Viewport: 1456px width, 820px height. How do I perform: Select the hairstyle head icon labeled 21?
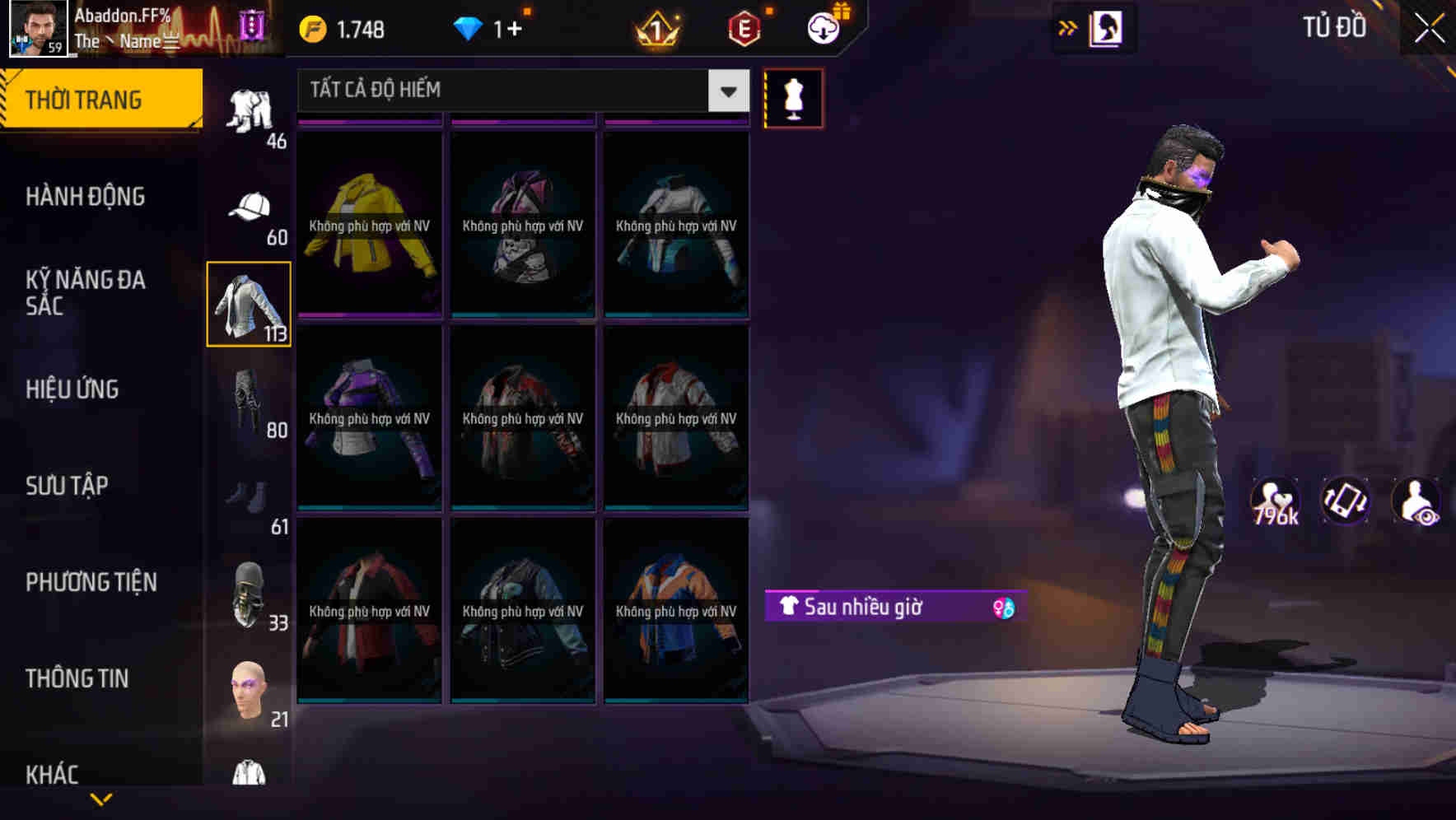[247, 690]
